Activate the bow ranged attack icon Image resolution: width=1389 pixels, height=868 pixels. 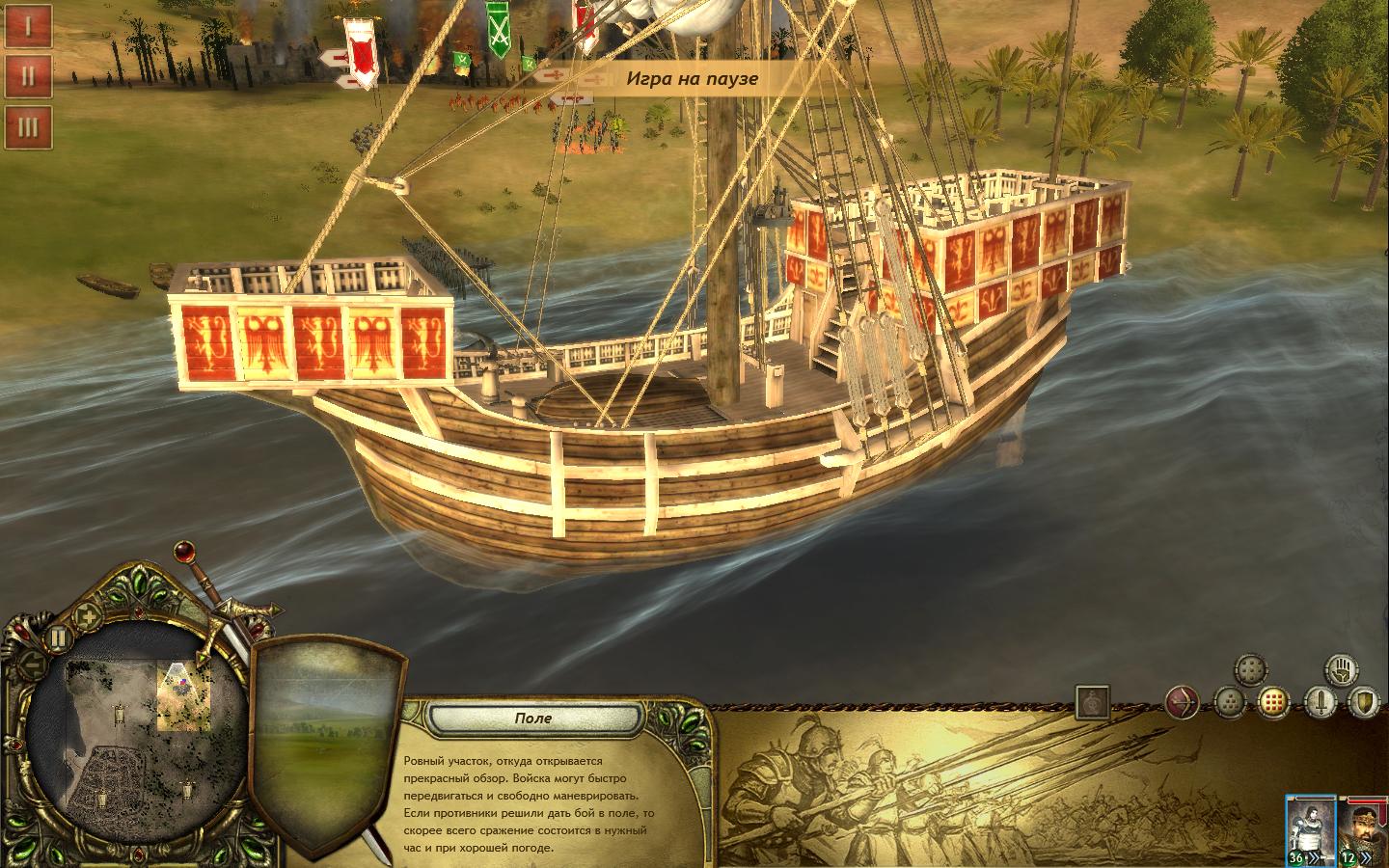point(1182,703)
